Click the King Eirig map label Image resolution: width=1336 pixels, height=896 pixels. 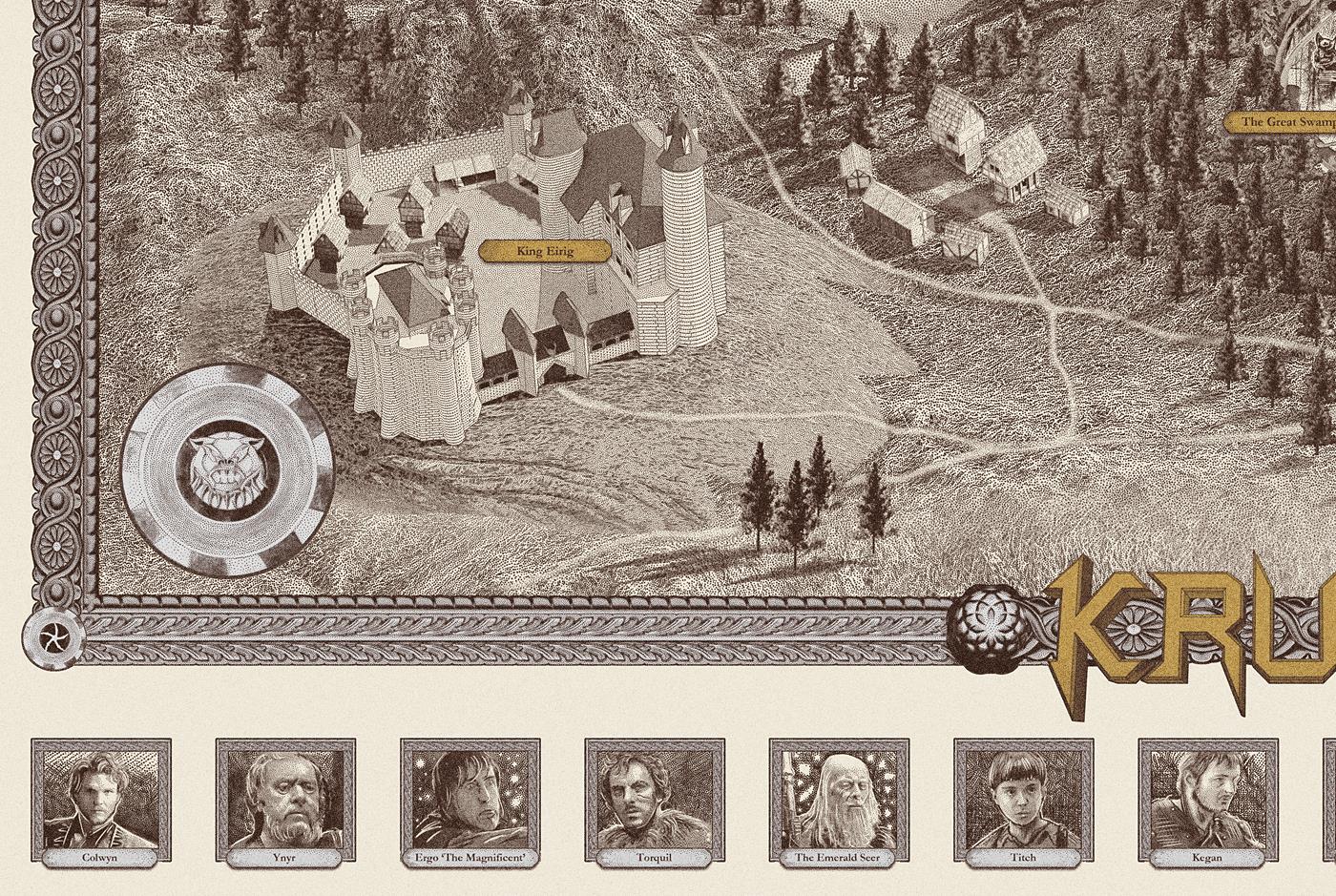(x=544, y=252)
